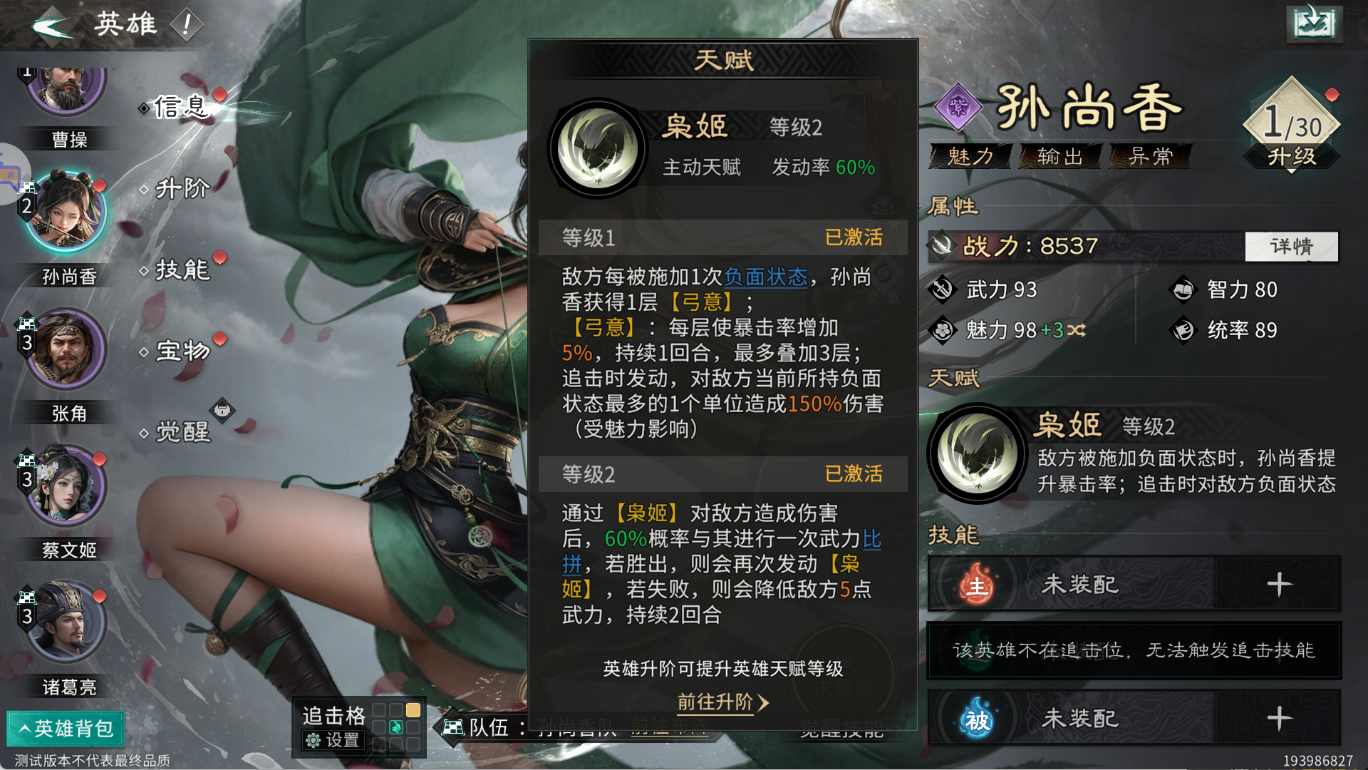Collapse the 英雄背包 panel
1368x770 pixels.
pos(64,729)
